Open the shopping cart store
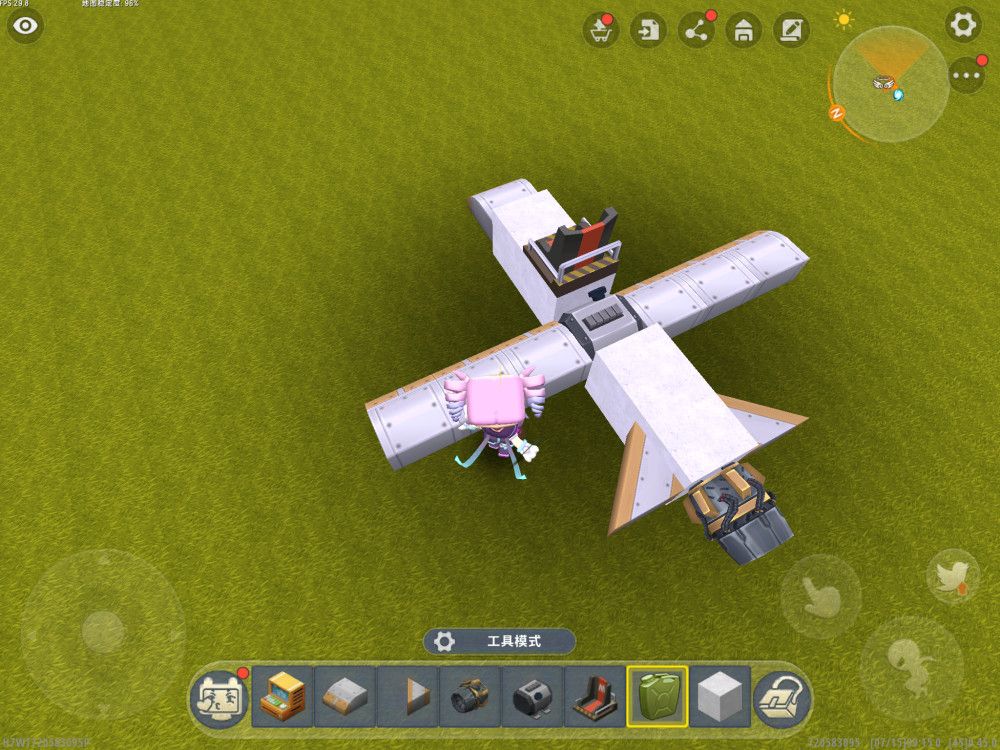1000x750 pixels. 600,29
